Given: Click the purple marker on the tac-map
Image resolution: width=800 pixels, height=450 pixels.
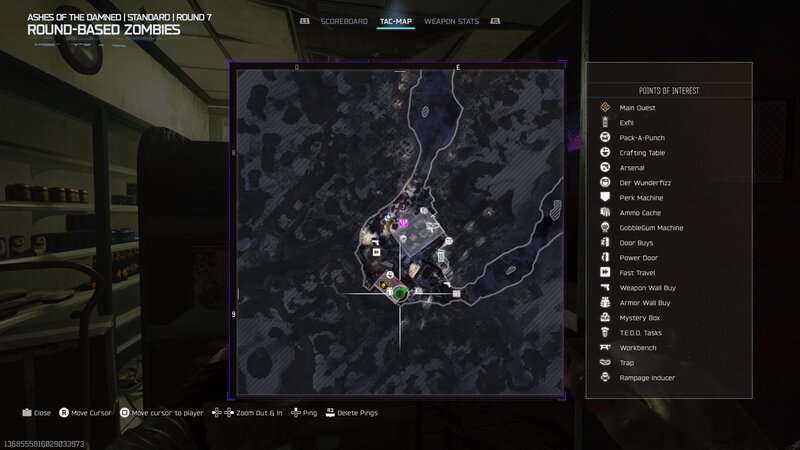Looking at the screenshot, I should click(404, 223).
